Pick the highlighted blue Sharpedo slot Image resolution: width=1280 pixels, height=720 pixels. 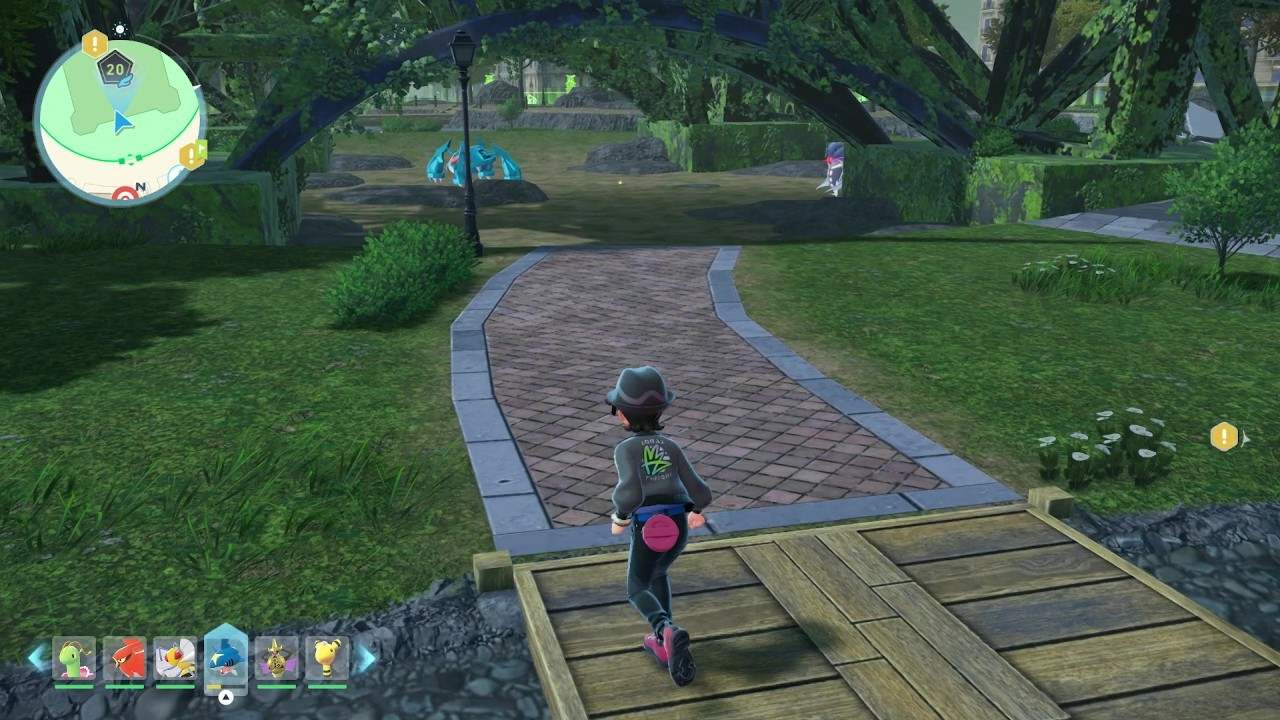pos(226,656)
